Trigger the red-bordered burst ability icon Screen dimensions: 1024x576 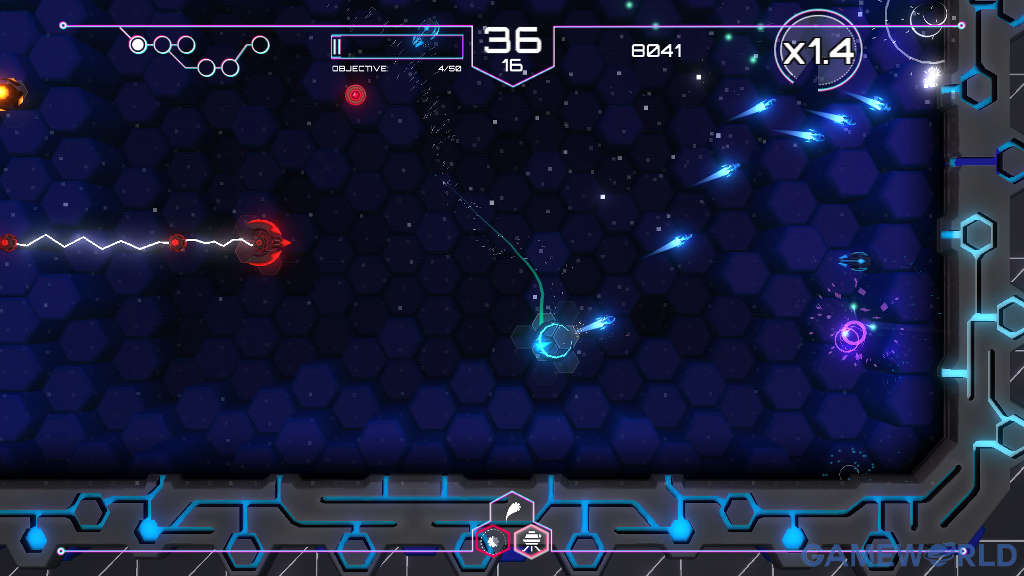492,541
